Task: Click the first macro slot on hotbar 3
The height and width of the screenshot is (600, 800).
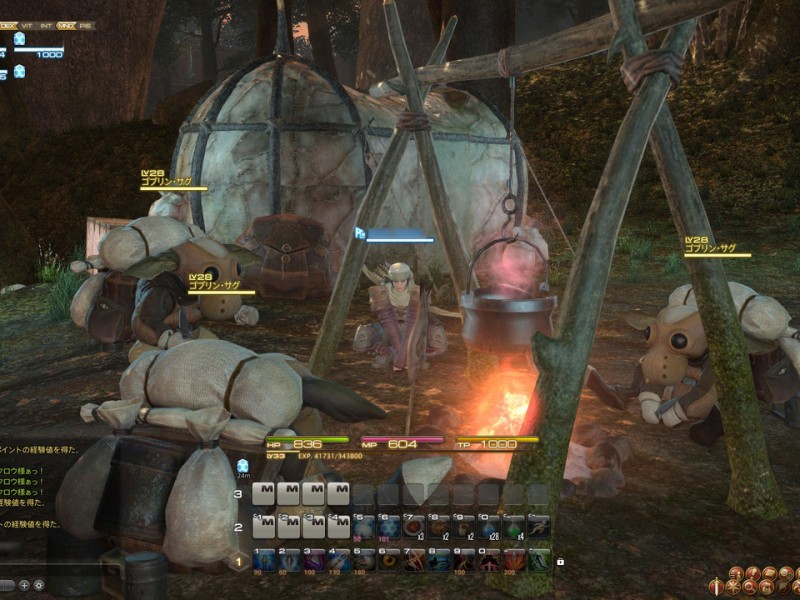Action: coord(264,494)
